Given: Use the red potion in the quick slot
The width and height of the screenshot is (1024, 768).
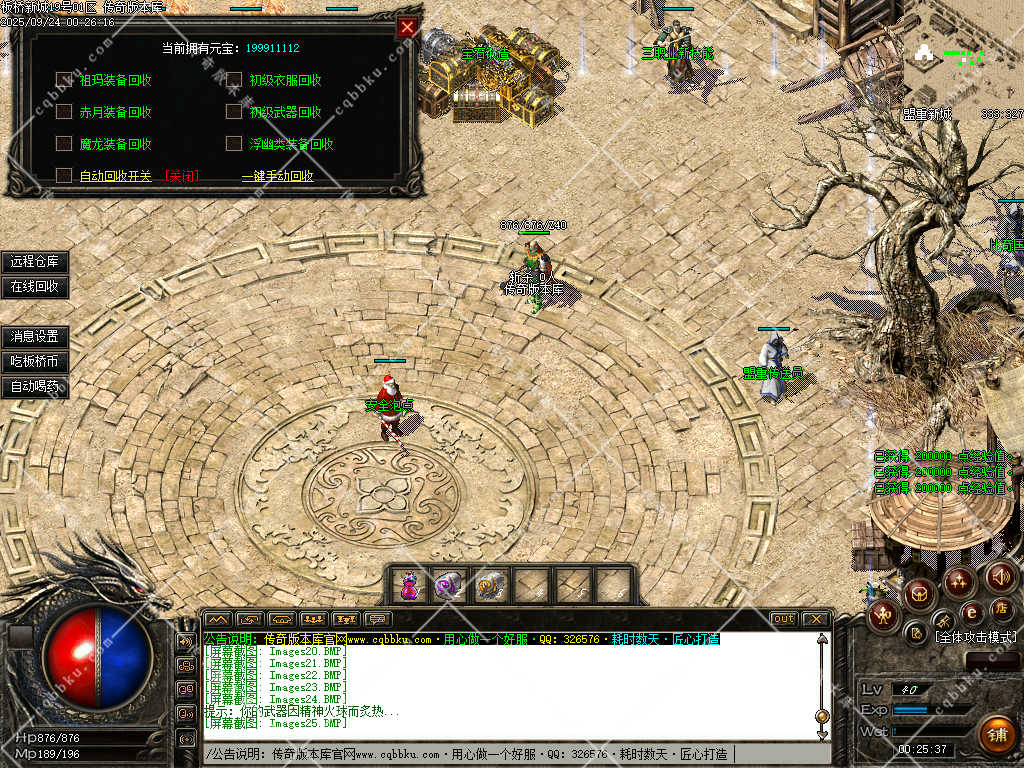Looking at the screenshot, I should tap(409, 585).
